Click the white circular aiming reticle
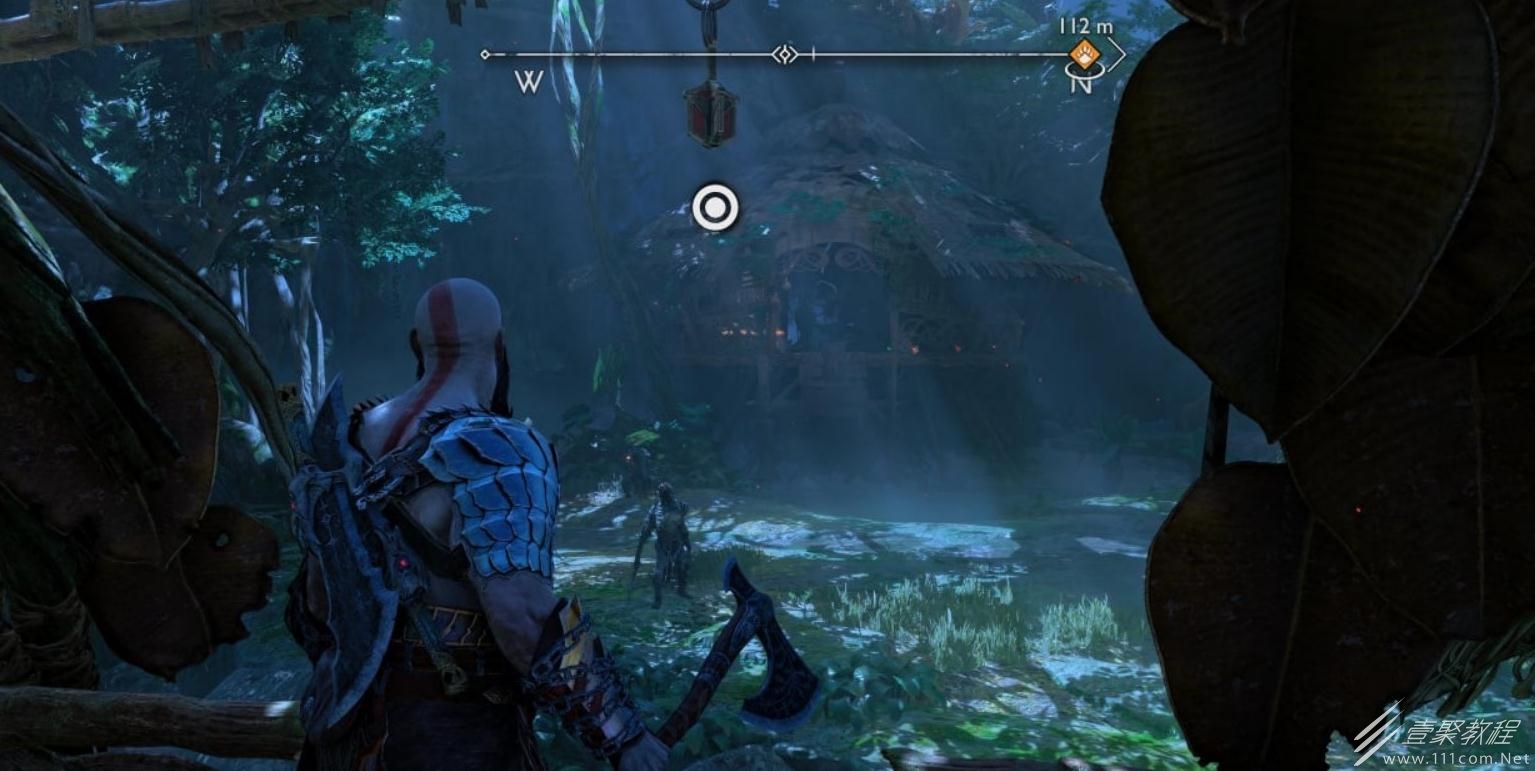 pos(715,209)
